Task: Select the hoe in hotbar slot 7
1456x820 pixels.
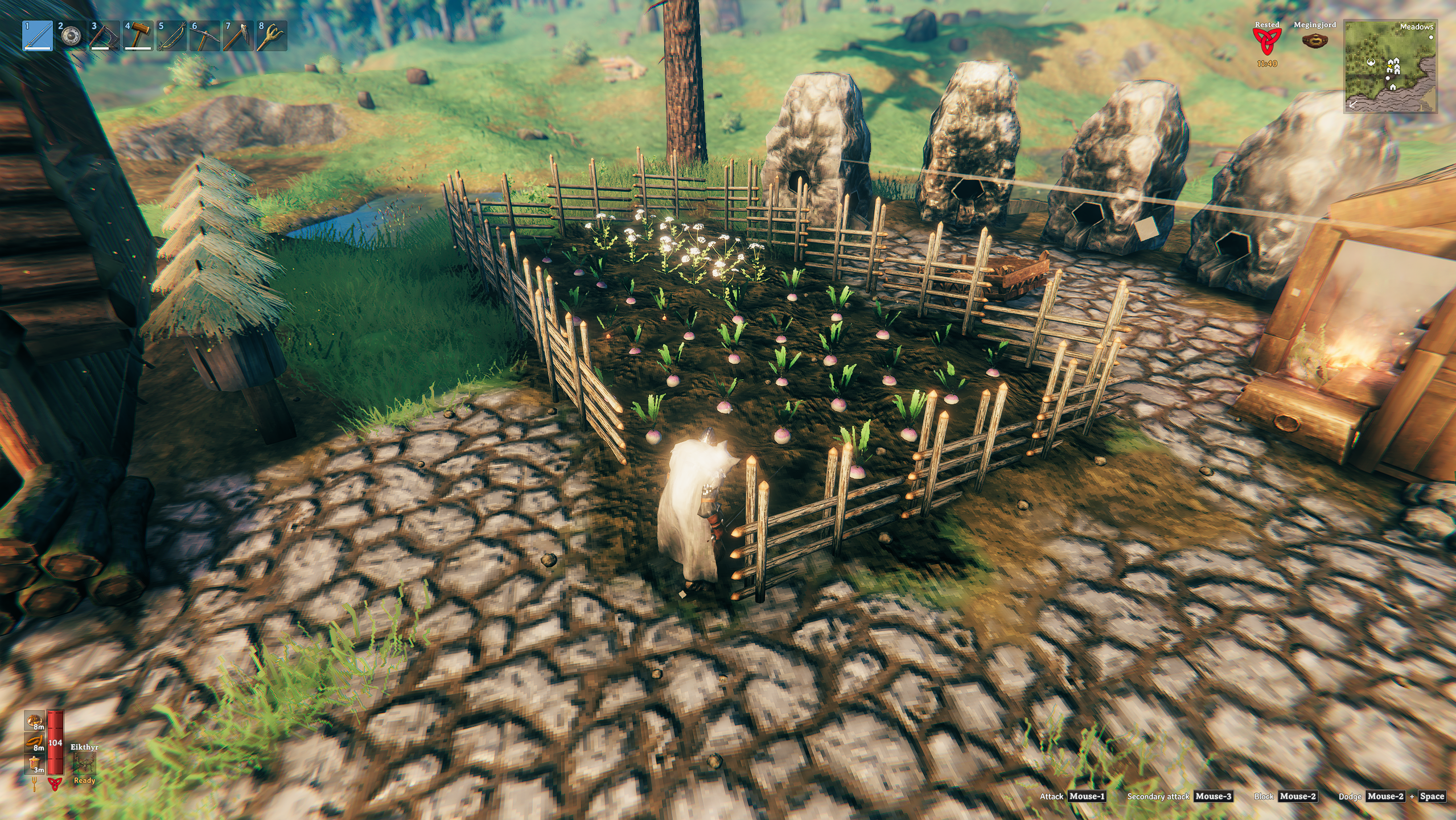Action: tap(237, 36)
